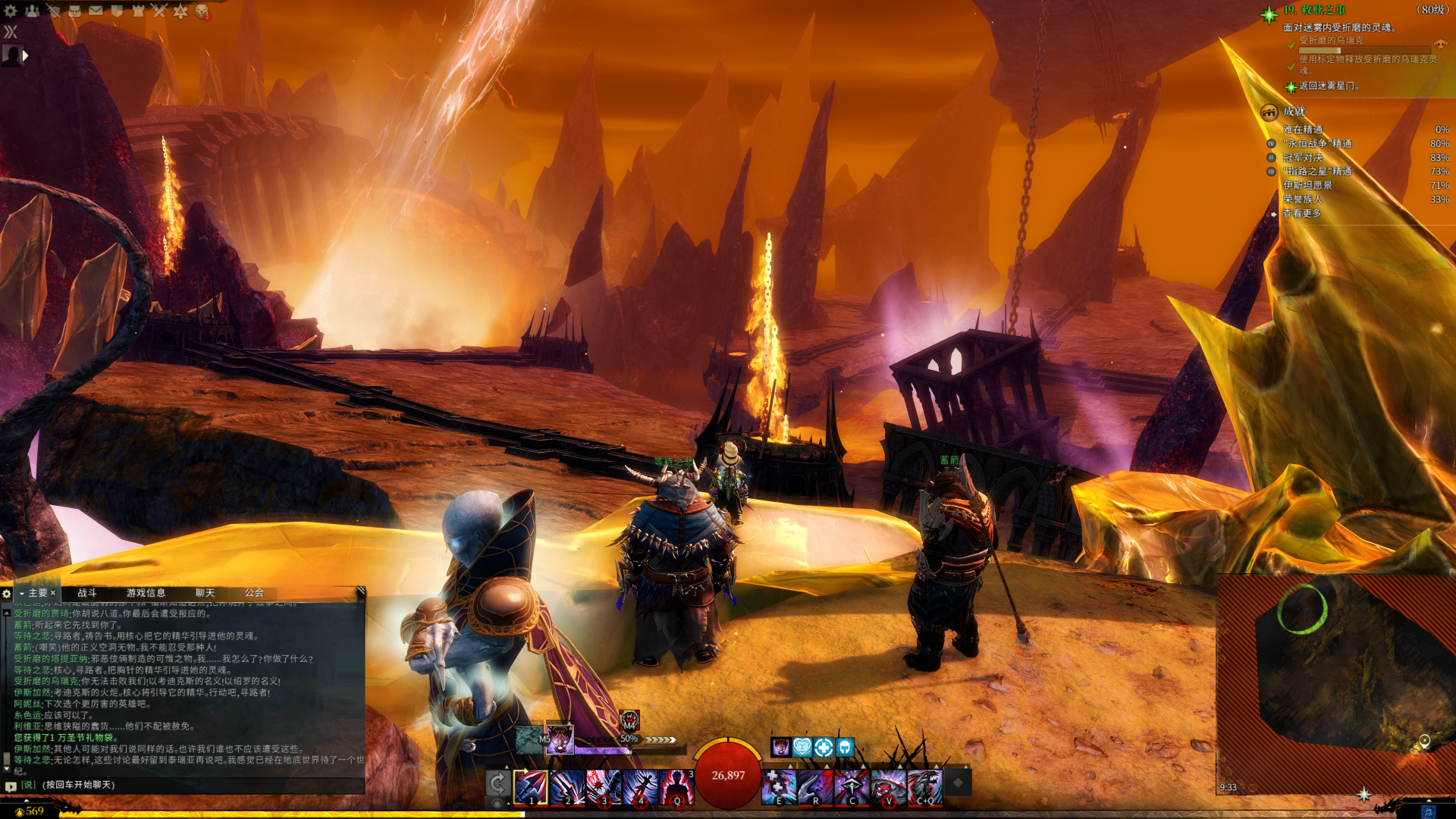
Task: Activate weapon skill 1 spear ability
Action: [x=530, y=787]
